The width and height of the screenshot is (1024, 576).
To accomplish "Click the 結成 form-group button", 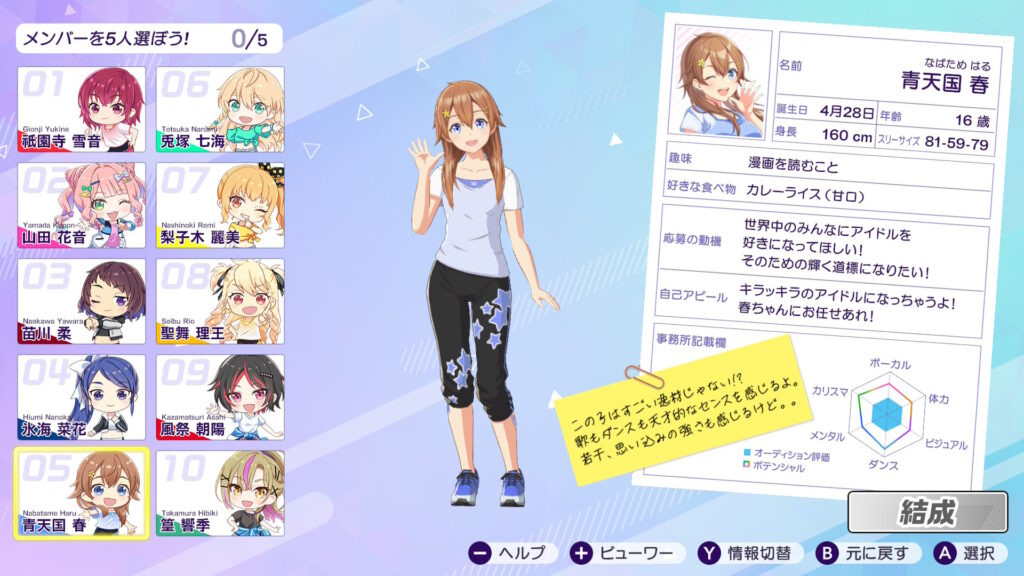I will pos(927,512).
